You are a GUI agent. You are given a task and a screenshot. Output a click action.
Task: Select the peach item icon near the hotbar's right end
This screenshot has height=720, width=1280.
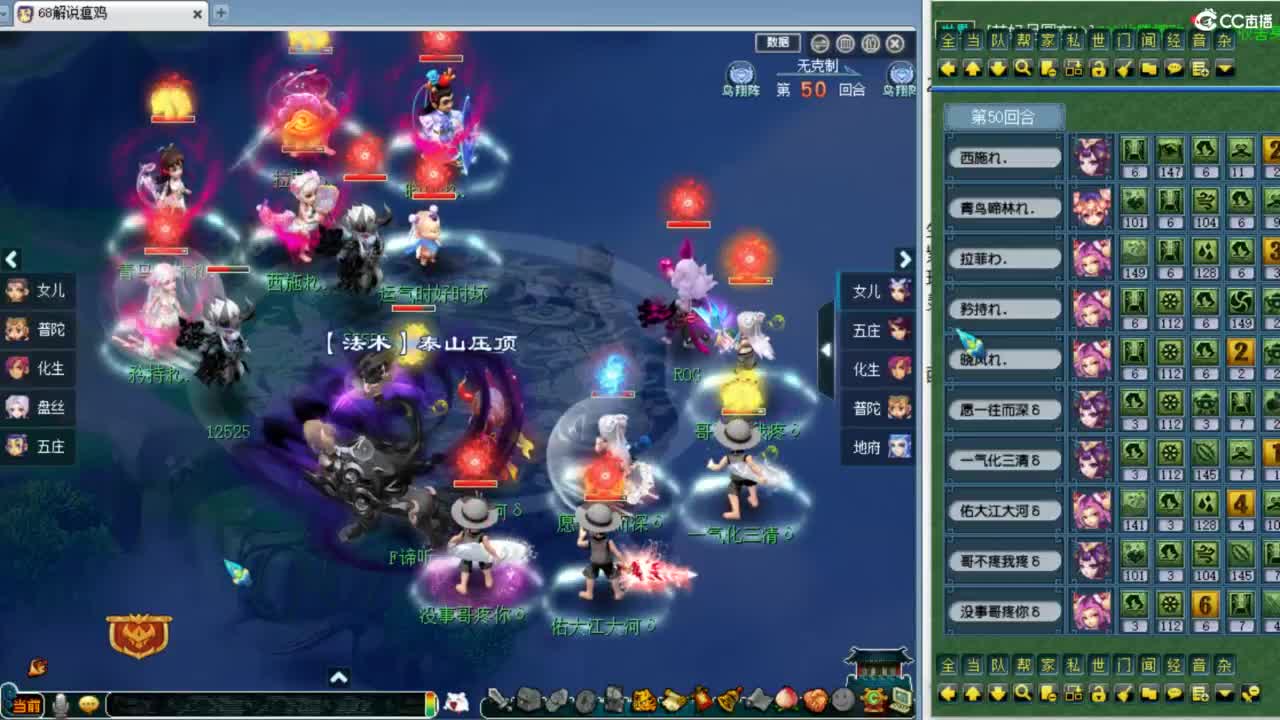click(786, 700)
